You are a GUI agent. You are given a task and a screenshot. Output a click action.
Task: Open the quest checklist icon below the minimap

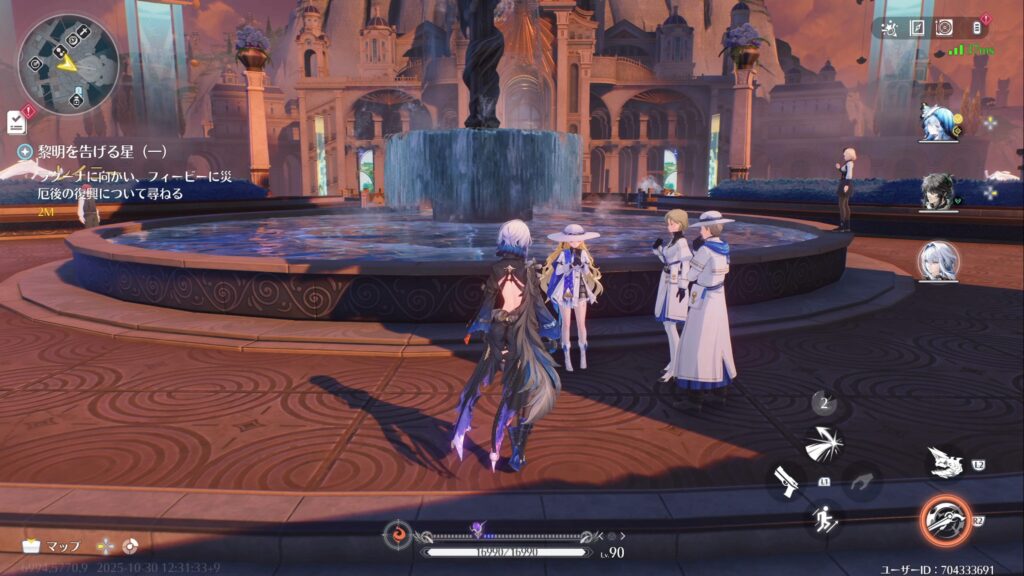click(x=16, y=121)
